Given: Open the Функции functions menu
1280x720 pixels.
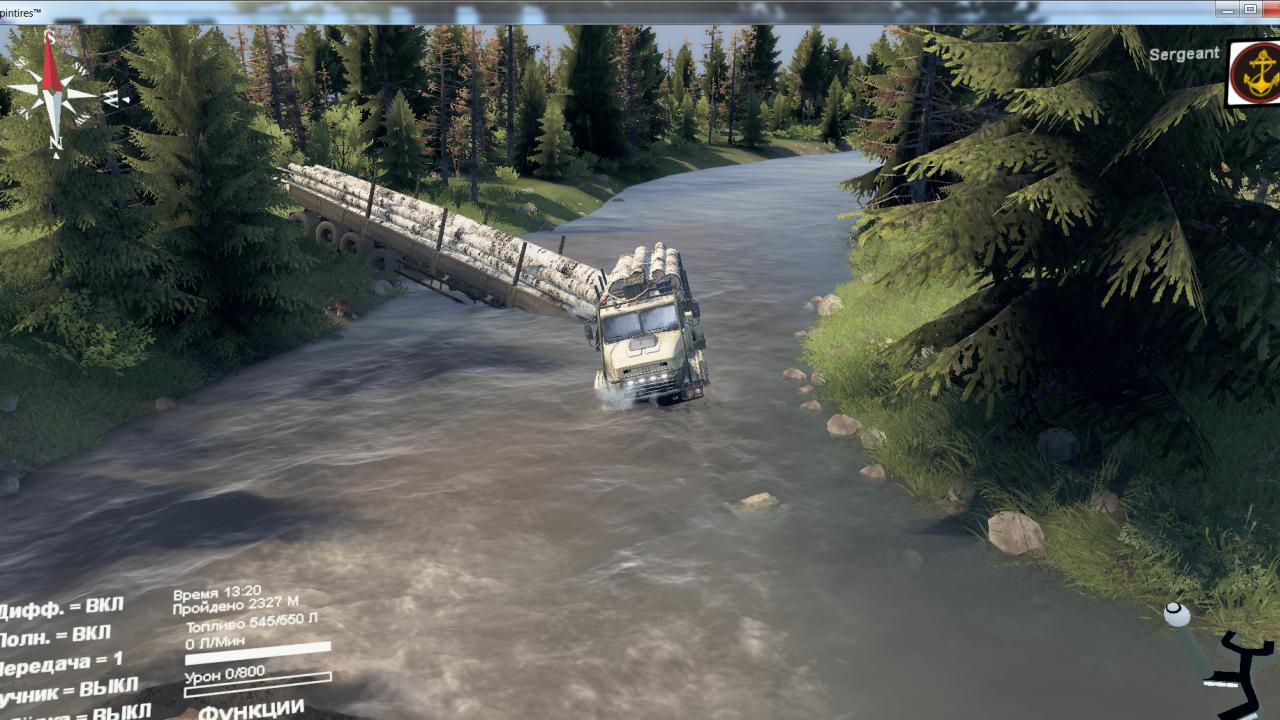Looking at the screenshot, I should pos(251,708).
